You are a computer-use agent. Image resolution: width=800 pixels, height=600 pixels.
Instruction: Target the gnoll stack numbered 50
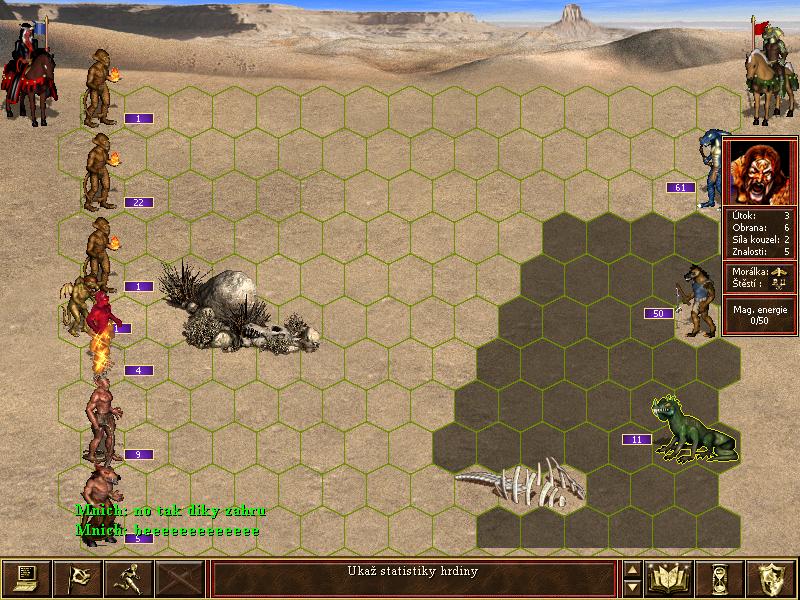696,298
